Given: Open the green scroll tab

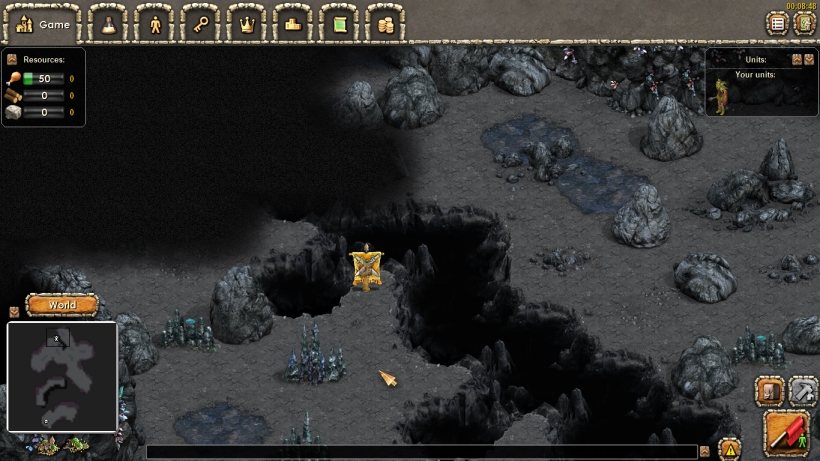Looking at the screenshot, I should point(339,23).
